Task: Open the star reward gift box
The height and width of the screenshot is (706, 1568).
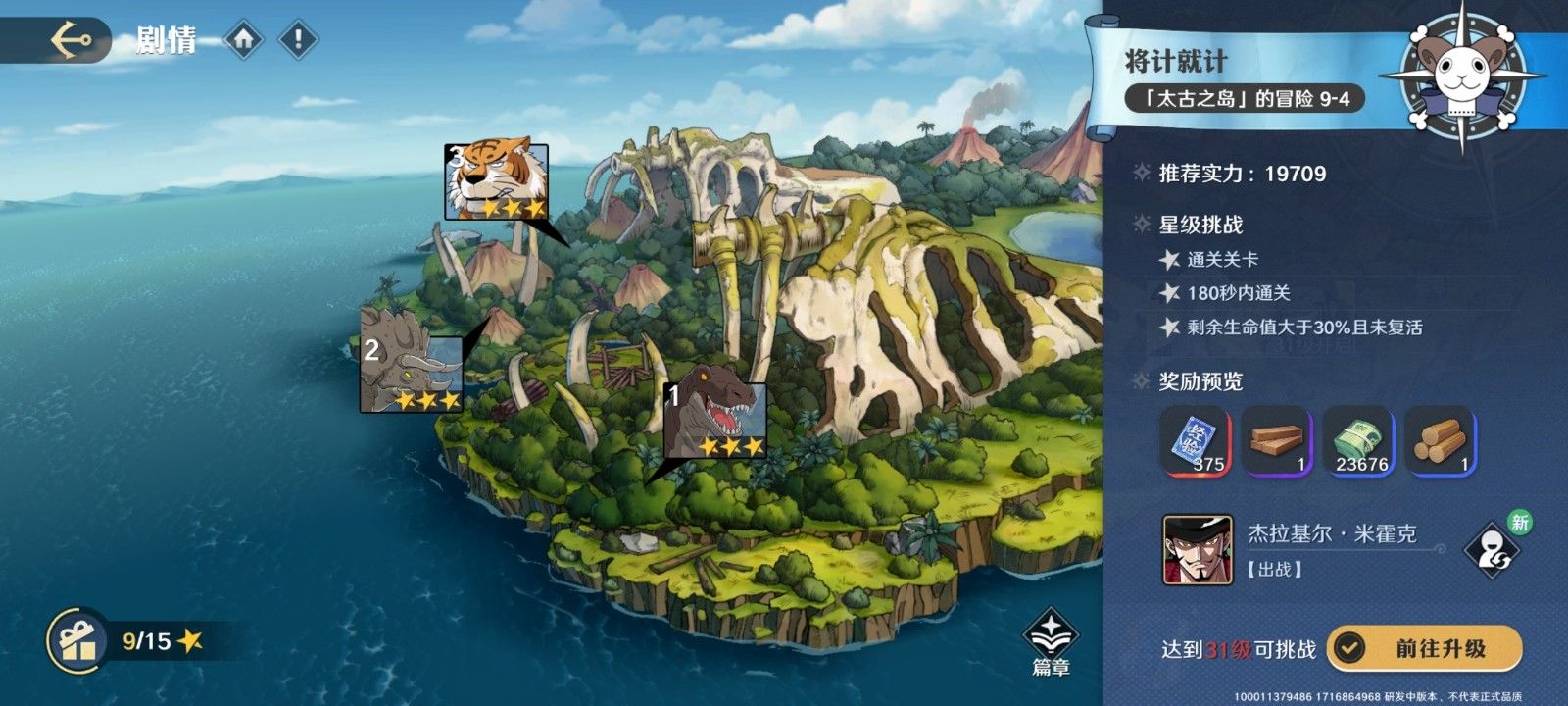Action: 77,641
